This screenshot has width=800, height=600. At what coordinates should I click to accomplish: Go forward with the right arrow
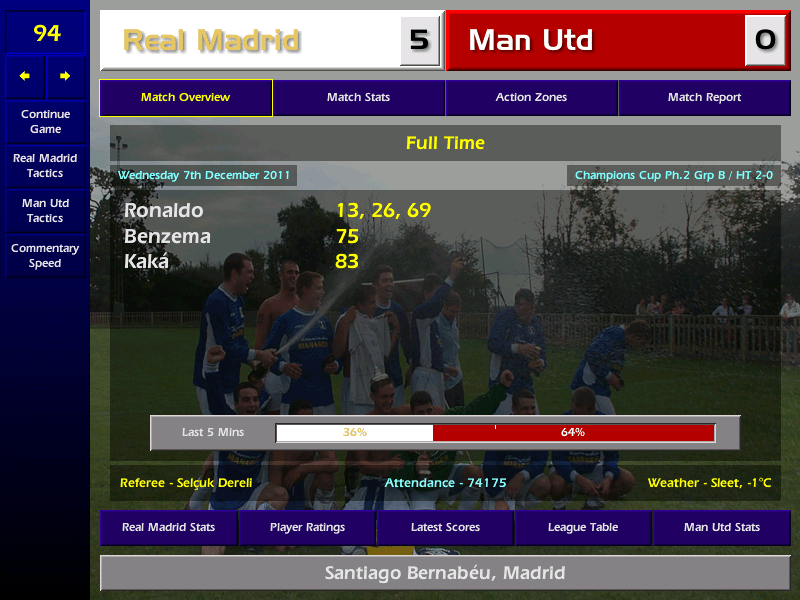(x=65, y=76)
